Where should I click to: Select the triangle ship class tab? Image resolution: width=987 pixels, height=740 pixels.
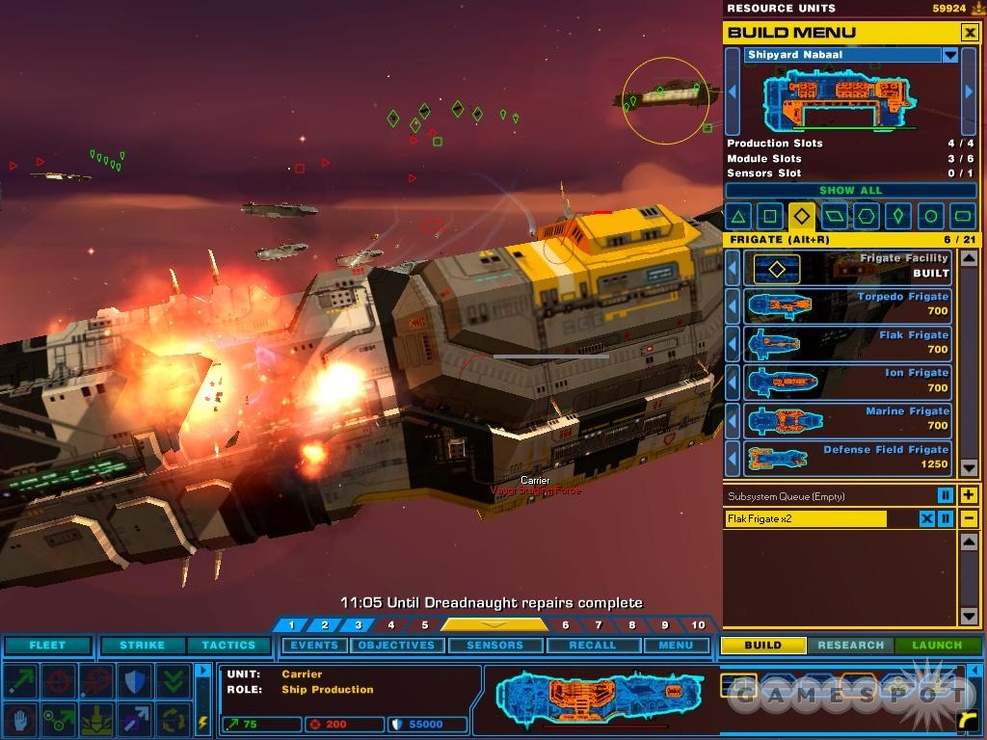[738, 215]
